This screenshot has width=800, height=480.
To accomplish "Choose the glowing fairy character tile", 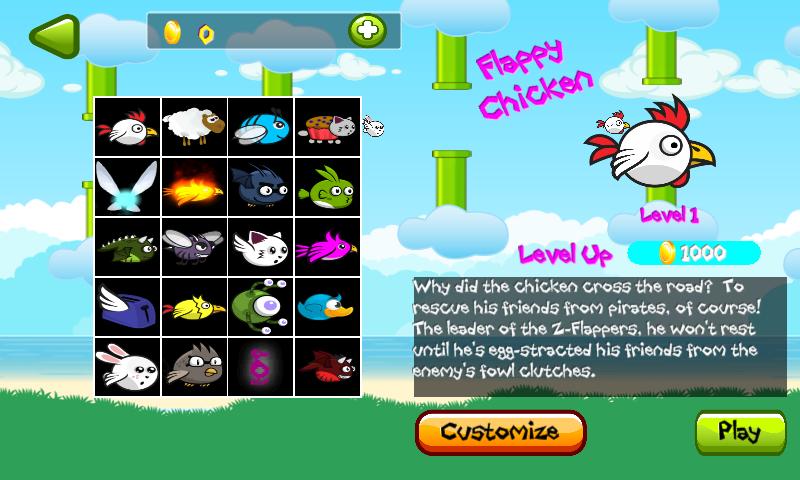I will click(x=128, y=187).
